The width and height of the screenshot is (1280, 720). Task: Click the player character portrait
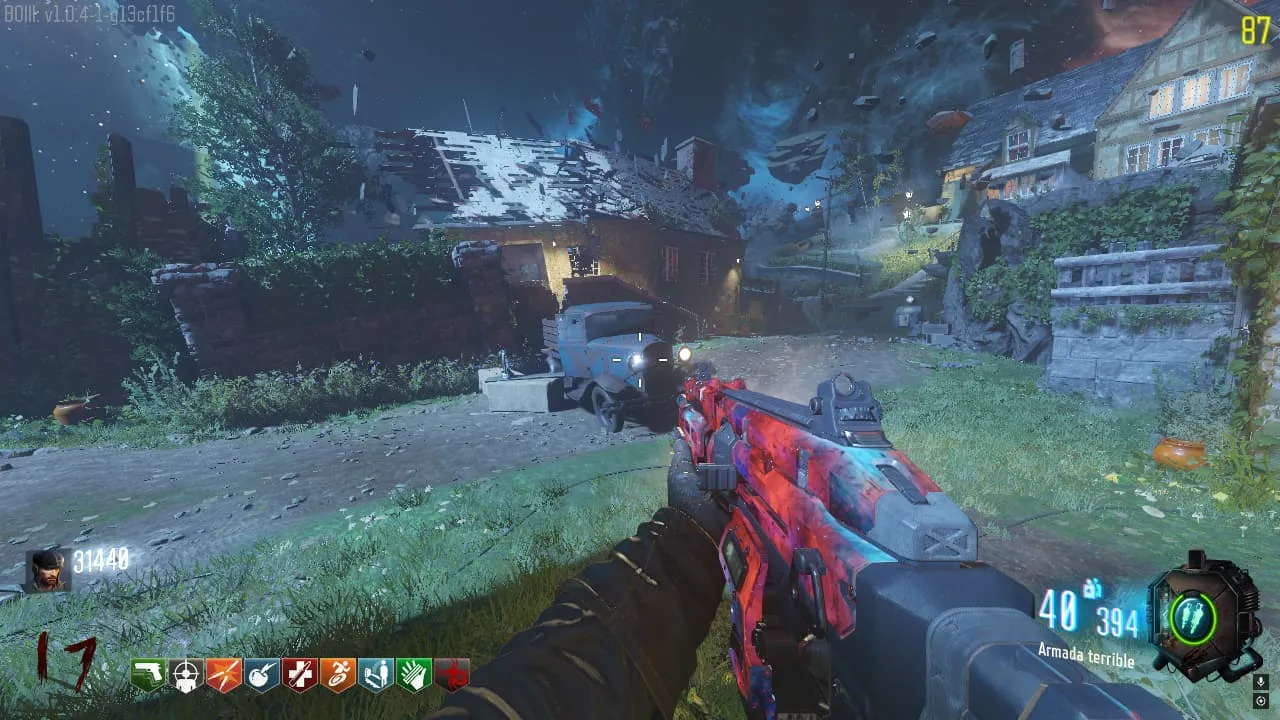coord(47,571)
